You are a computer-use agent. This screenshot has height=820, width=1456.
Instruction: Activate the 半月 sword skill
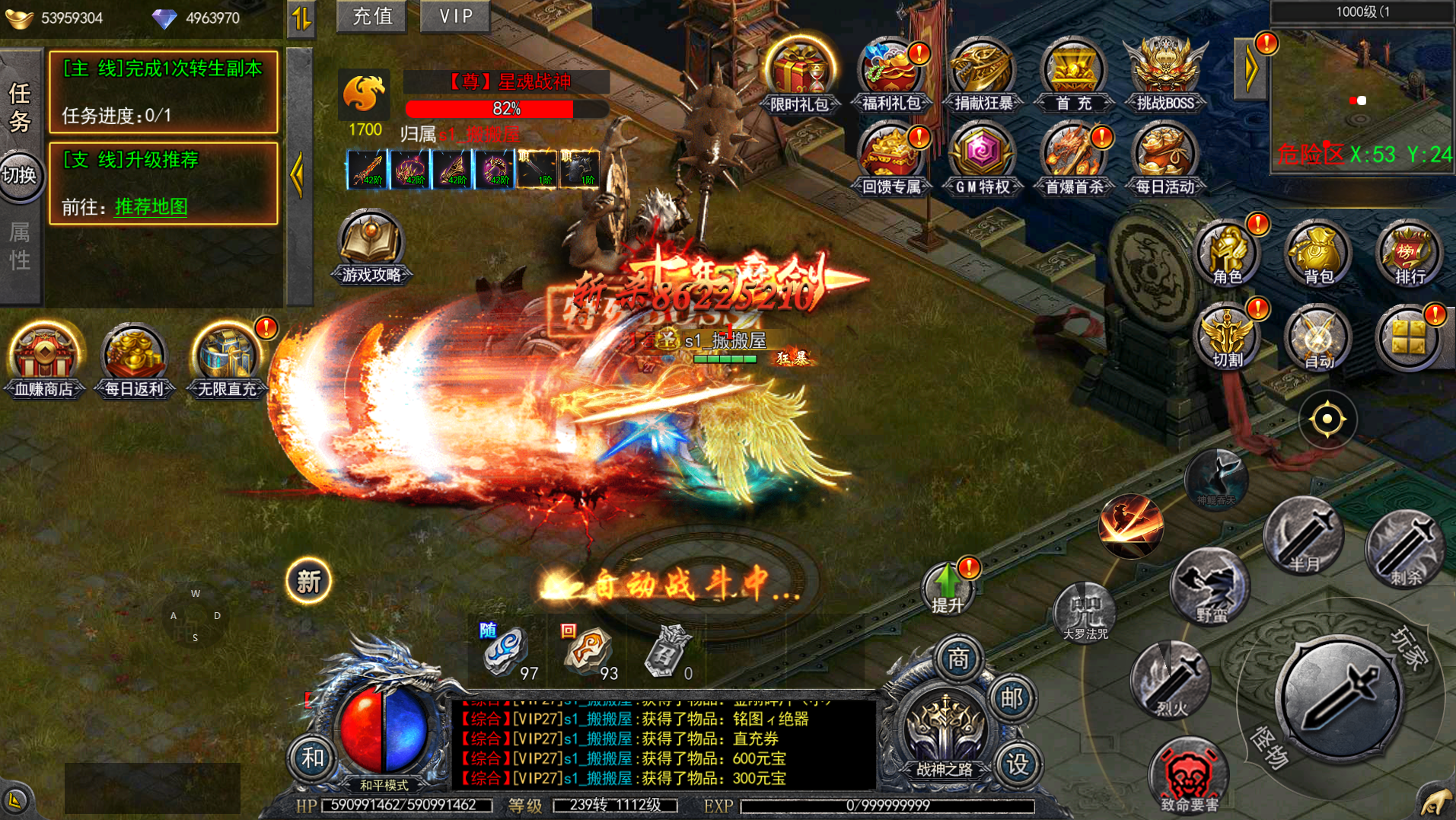(1304, 537)
